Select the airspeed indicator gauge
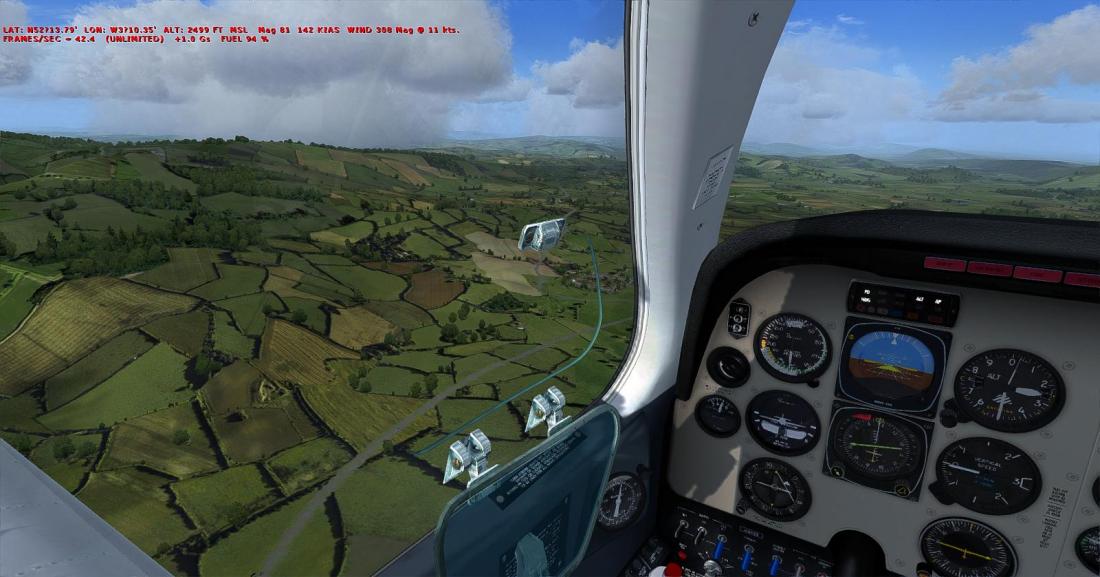 click(793, 347)
